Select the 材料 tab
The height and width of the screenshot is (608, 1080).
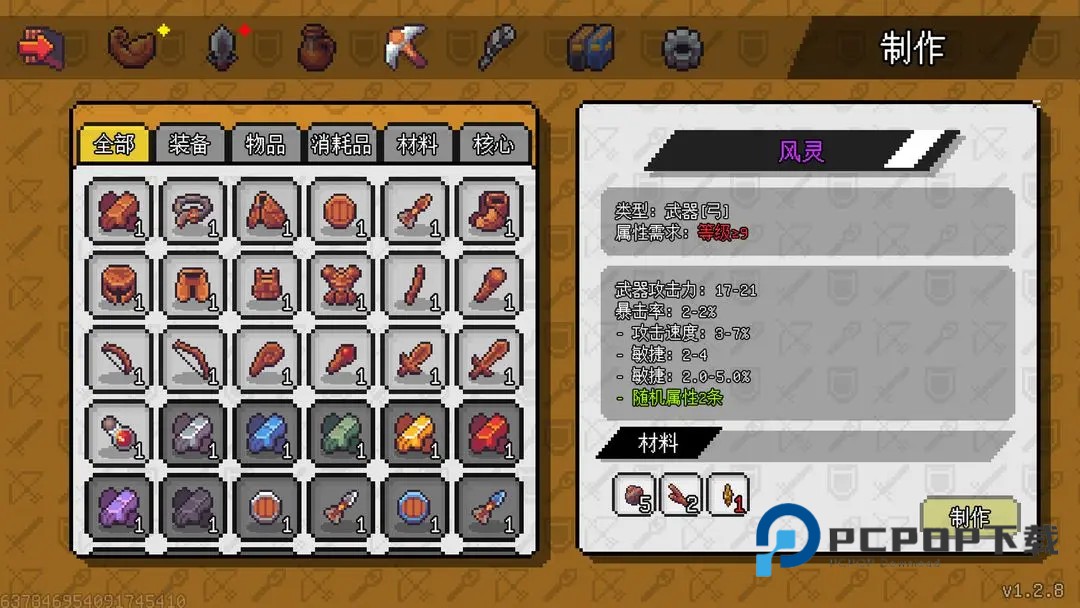417,144
